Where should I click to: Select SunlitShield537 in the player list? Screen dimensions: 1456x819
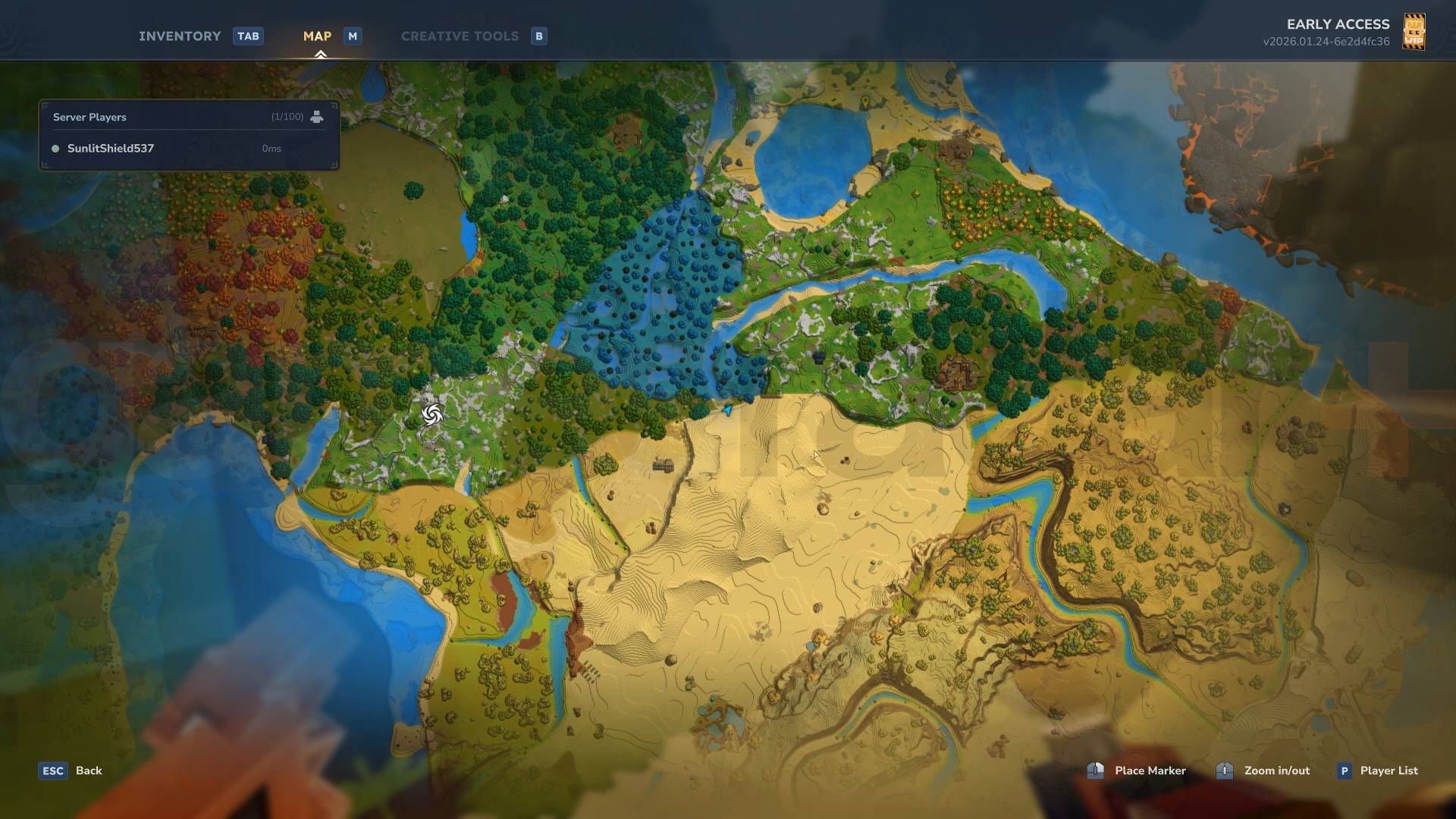pyautogui.click(x=111, y=149)
